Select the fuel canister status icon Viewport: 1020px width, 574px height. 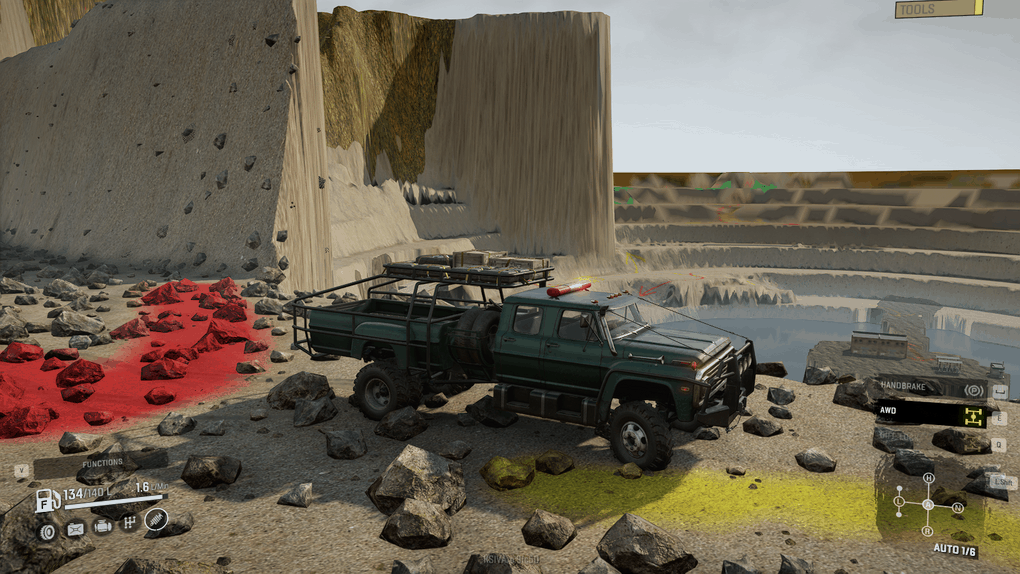[75, 528]
